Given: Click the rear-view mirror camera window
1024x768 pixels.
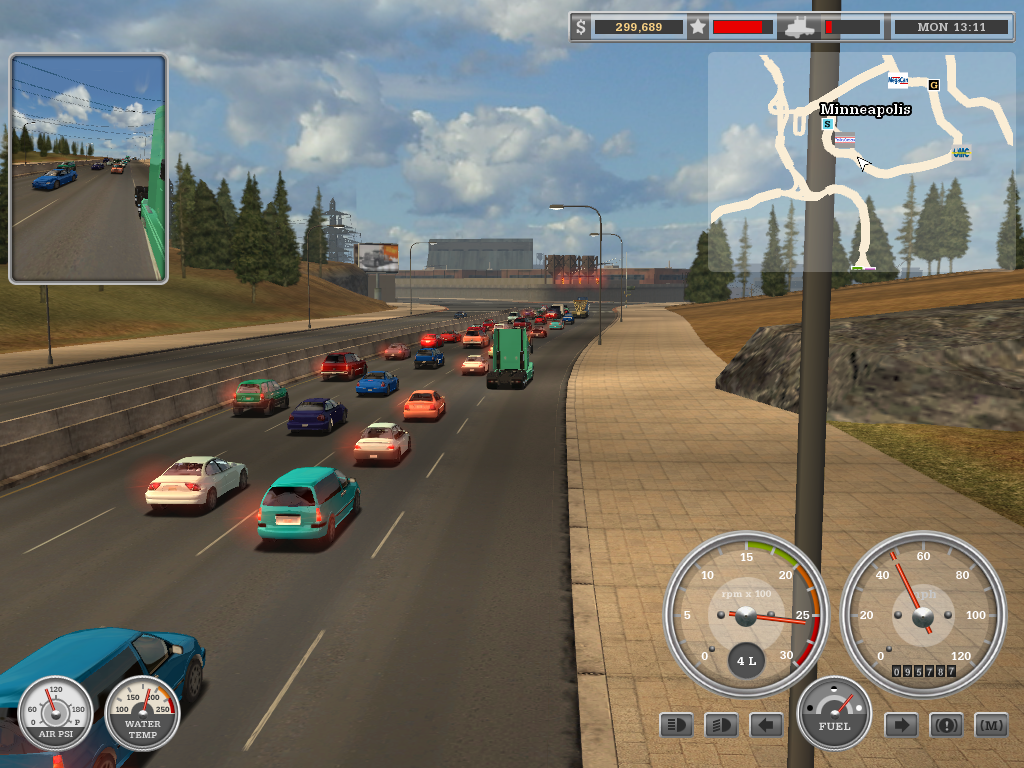Looking at the screenshot, I should tap(88, 168).
